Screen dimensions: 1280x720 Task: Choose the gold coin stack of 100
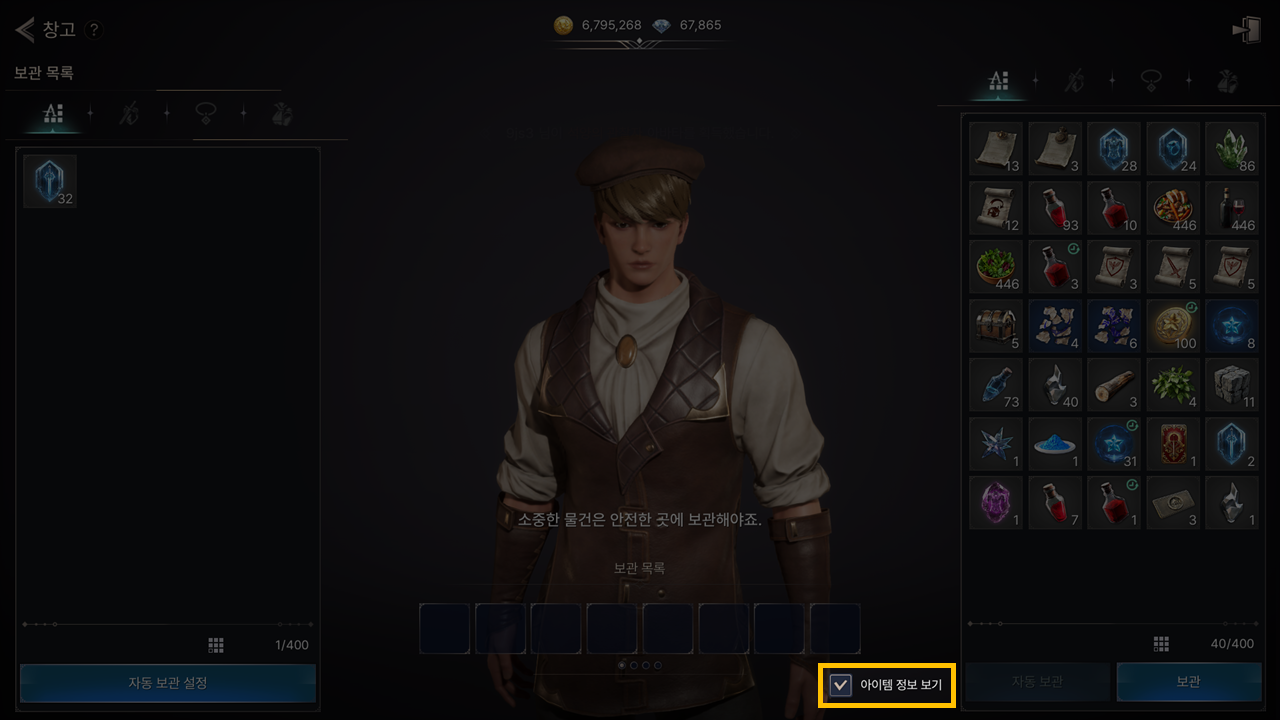(1173, 325)
